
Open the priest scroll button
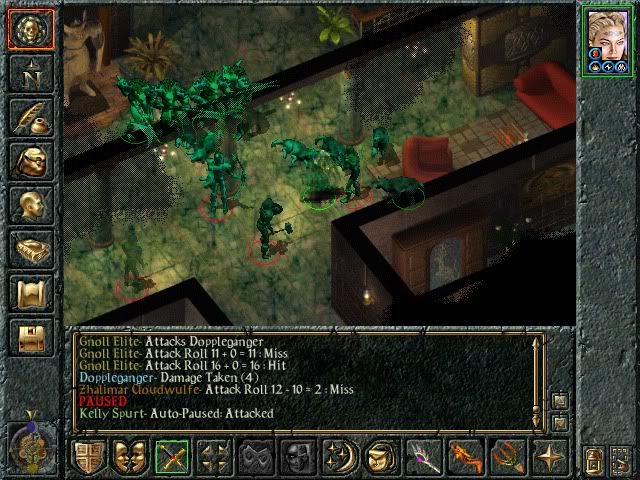tap(30, 293)
